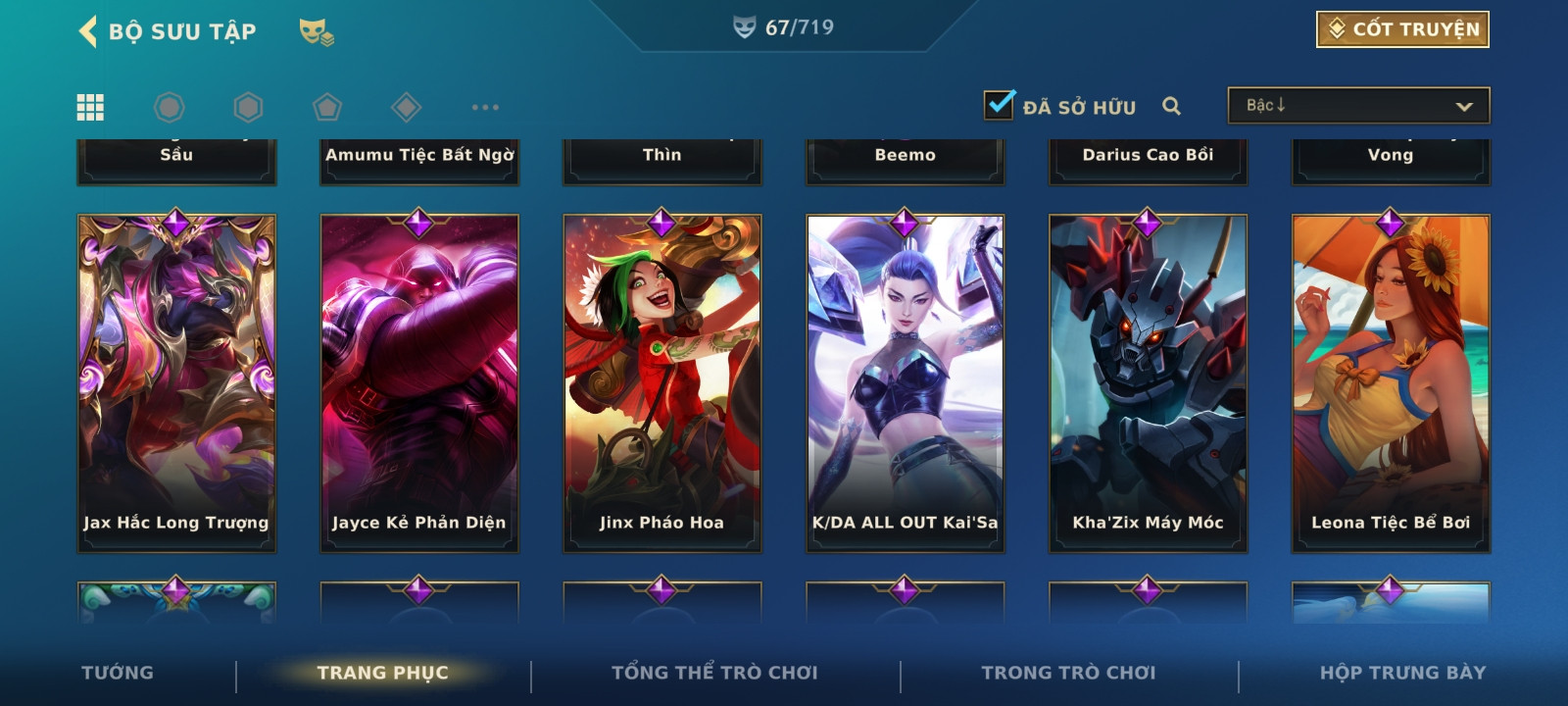Viewport: 1568px width, 706px height.
Task: Select K/DA ALL OUT Kai'Sa skin
Action: [x=906, y=383]
